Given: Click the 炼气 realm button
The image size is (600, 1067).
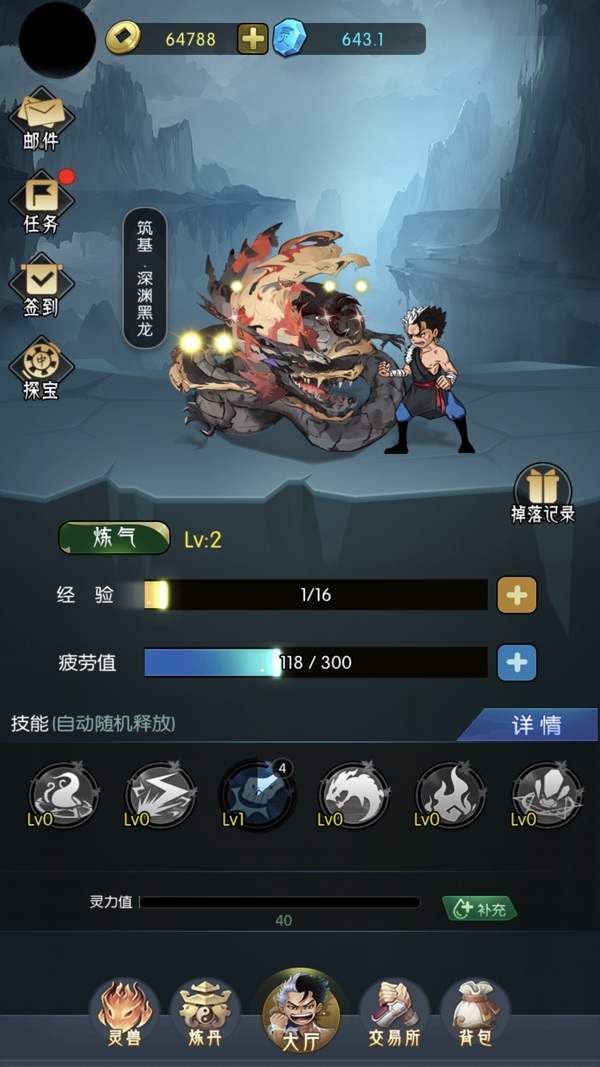Looking at the screenshot, I should (x=114, y=538).
